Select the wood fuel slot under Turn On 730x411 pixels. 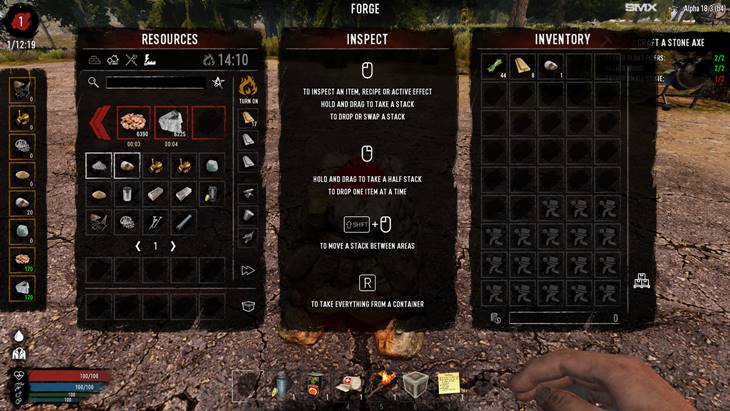tap(248, 119)
